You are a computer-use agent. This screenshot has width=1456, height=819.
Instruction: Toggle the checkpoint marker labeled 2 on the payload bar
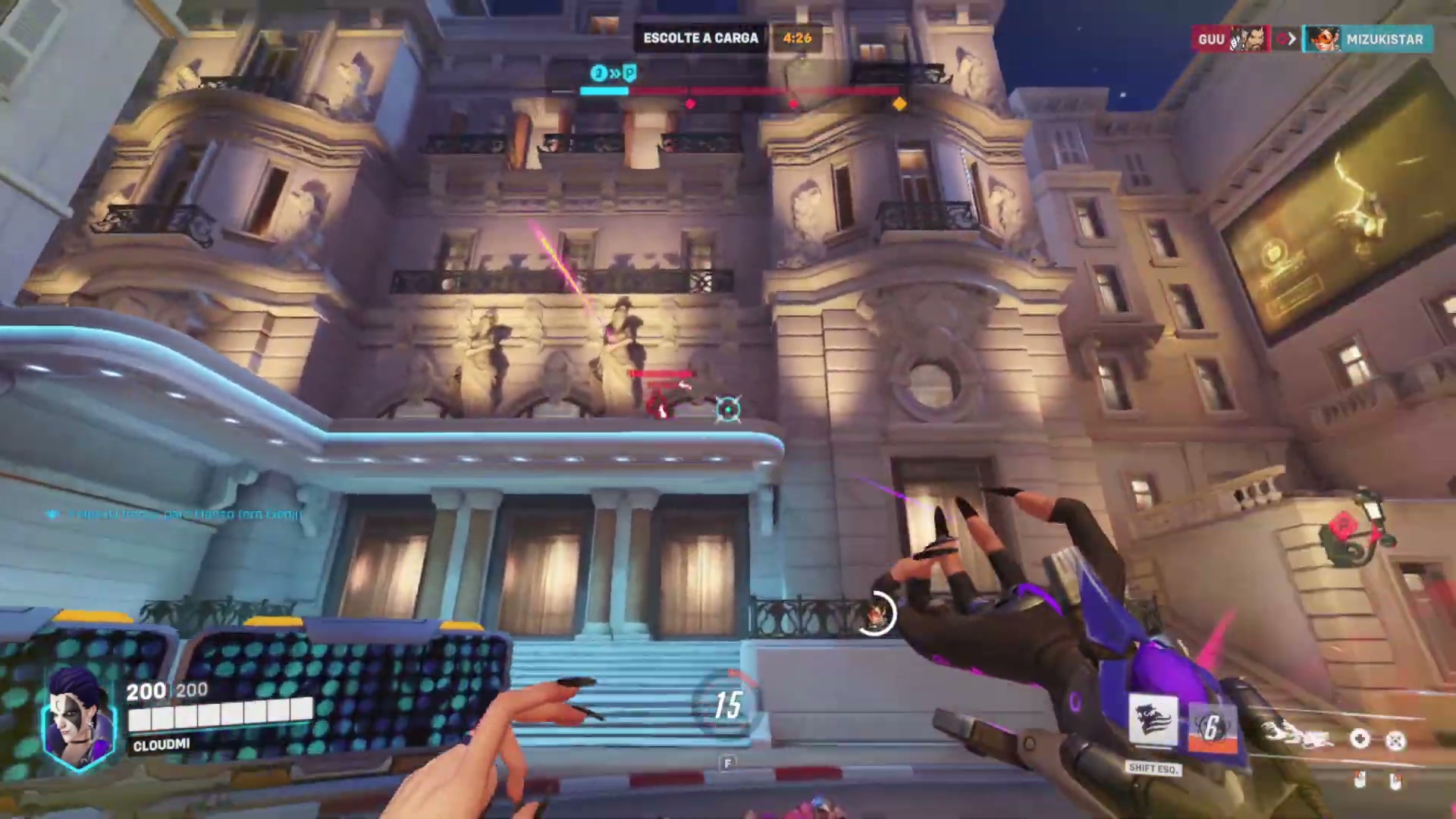598,74
